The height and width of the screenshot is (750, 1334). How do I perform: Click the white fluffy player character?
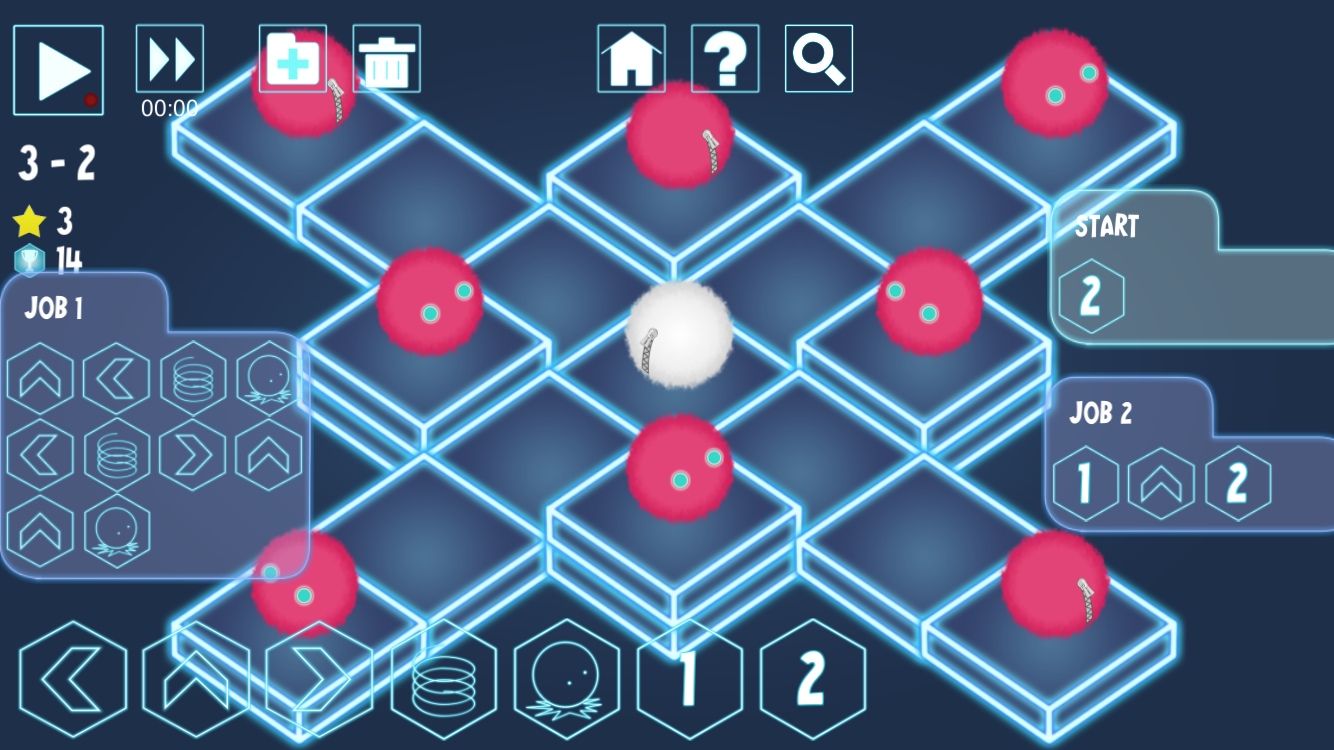click(x=678, y=335)
